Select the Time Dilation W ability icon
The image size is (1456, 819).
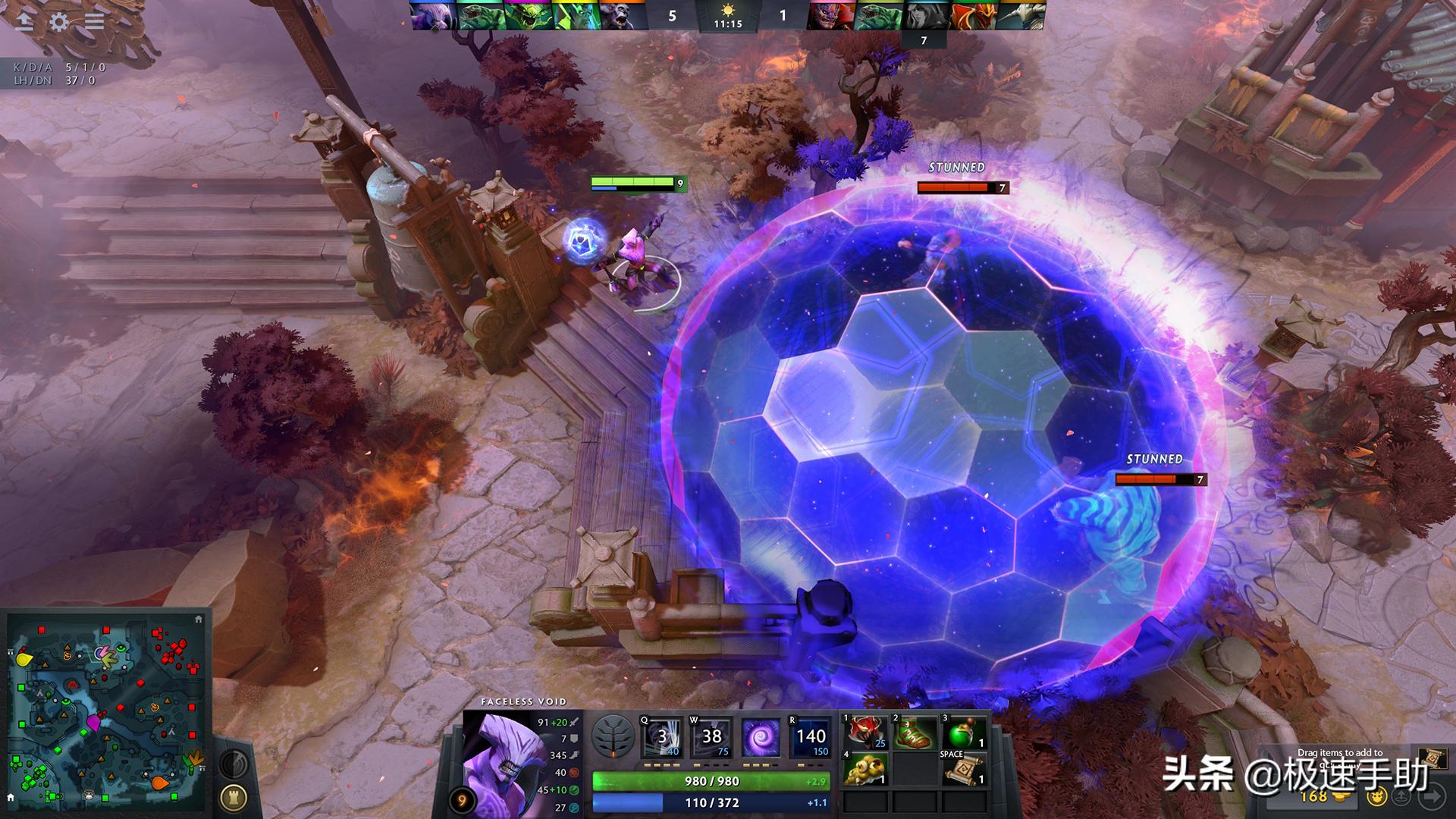coord(711,737)
